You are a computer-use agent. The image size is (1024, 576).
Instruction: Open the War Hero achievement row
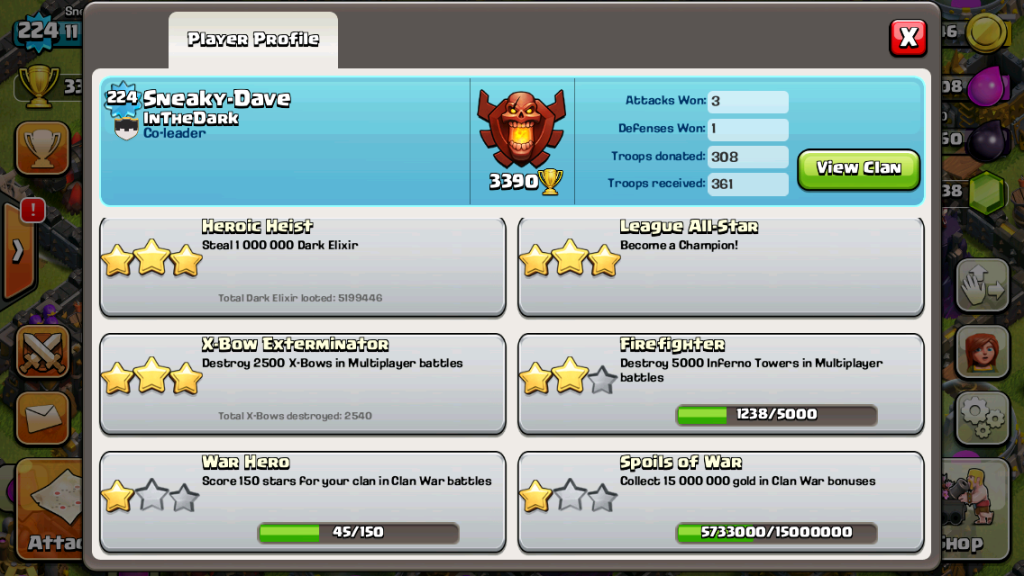point(303,501)
